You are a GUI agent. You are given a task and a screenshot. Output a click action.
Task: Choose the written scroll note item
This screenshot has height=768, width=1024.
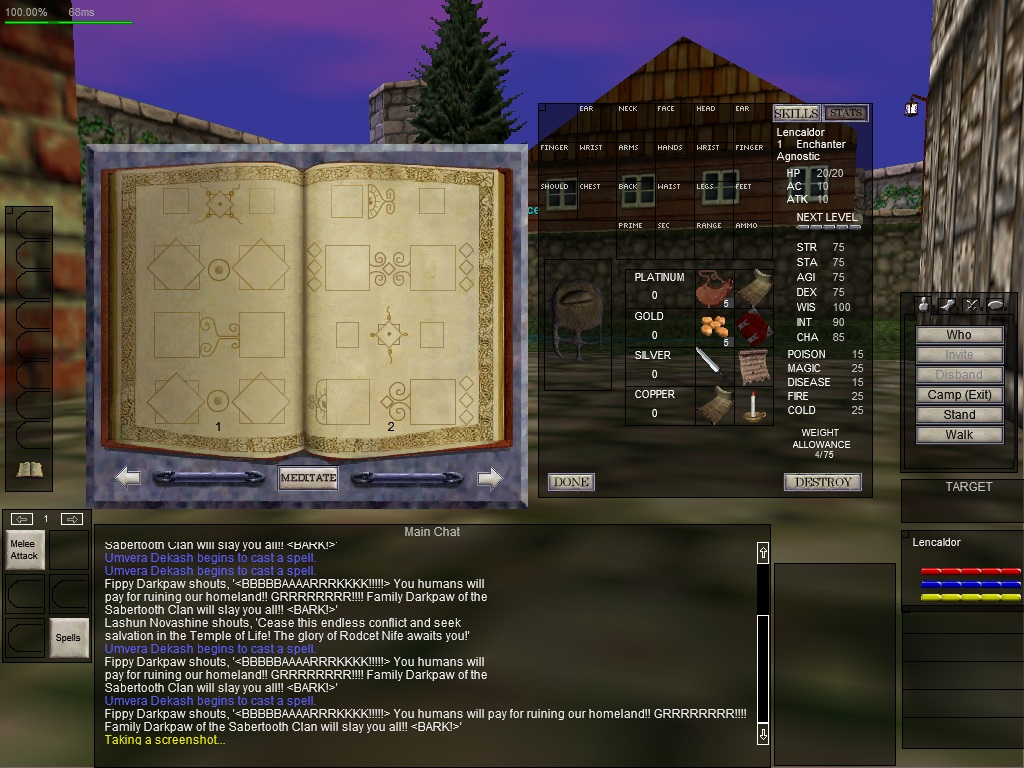(x=753, y=366)
